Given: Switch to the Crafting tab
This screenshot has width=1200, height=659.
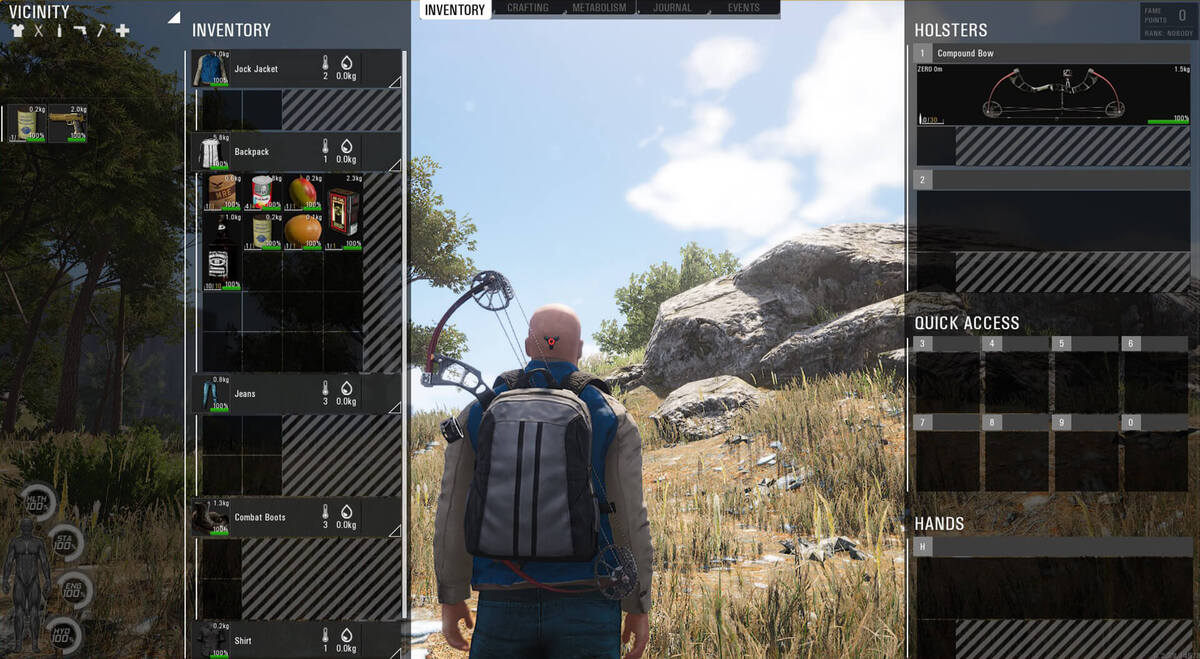Looking at the screenshot, I should point(527,8).
